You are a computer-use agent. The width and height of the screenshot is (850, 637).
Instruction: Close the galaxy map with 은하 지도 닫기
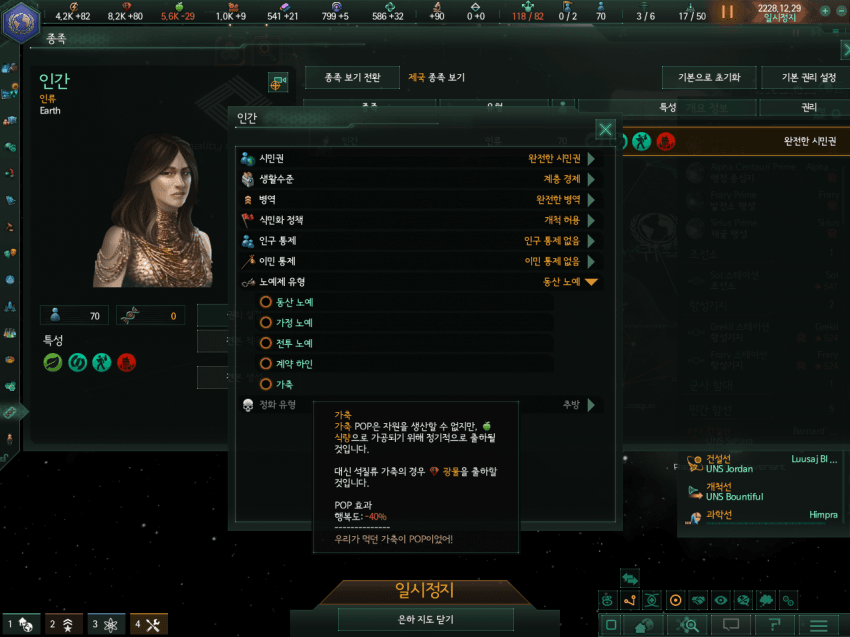(425, 620)
